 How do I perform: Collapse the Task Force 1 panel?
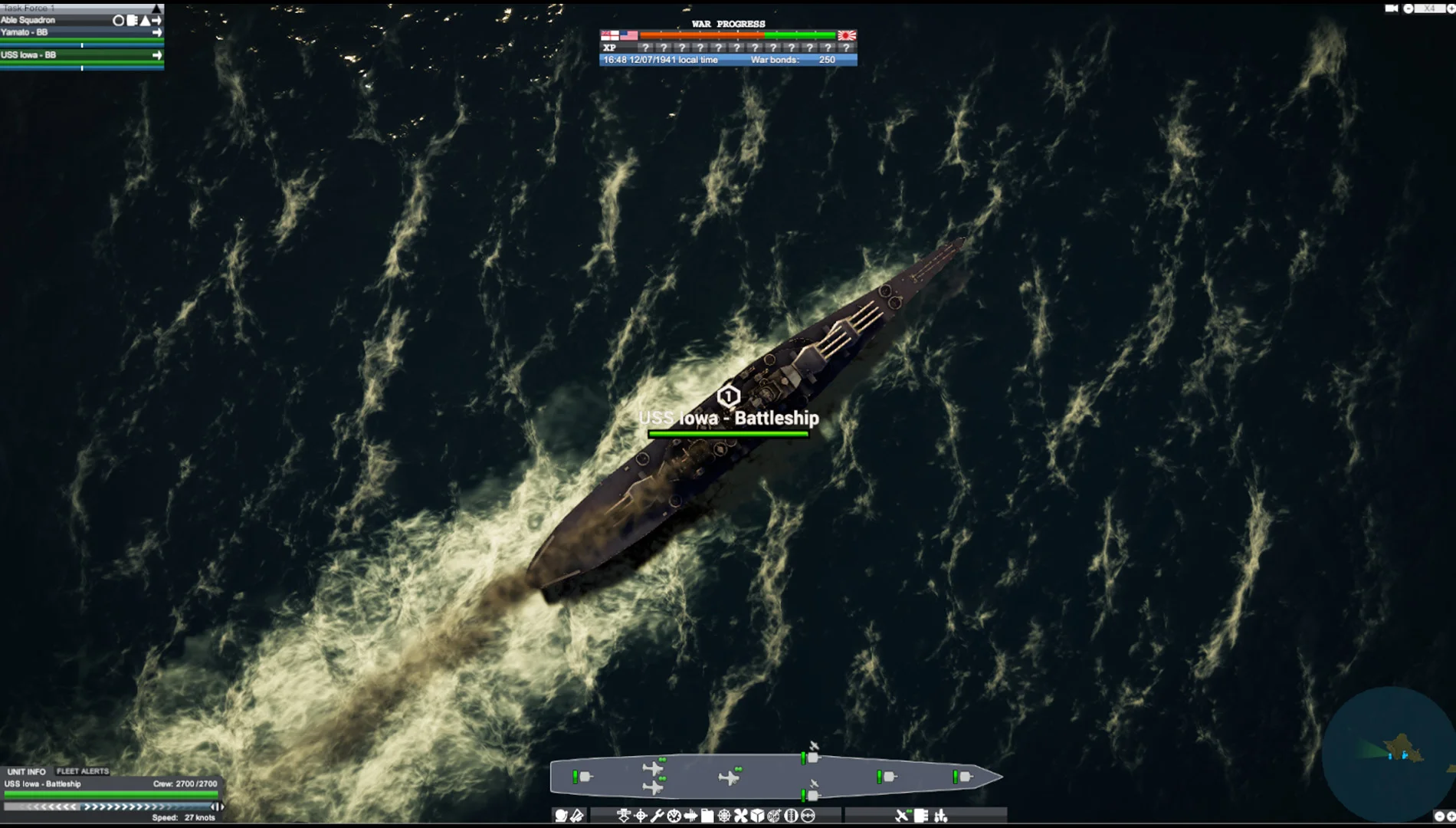(158, 9)
